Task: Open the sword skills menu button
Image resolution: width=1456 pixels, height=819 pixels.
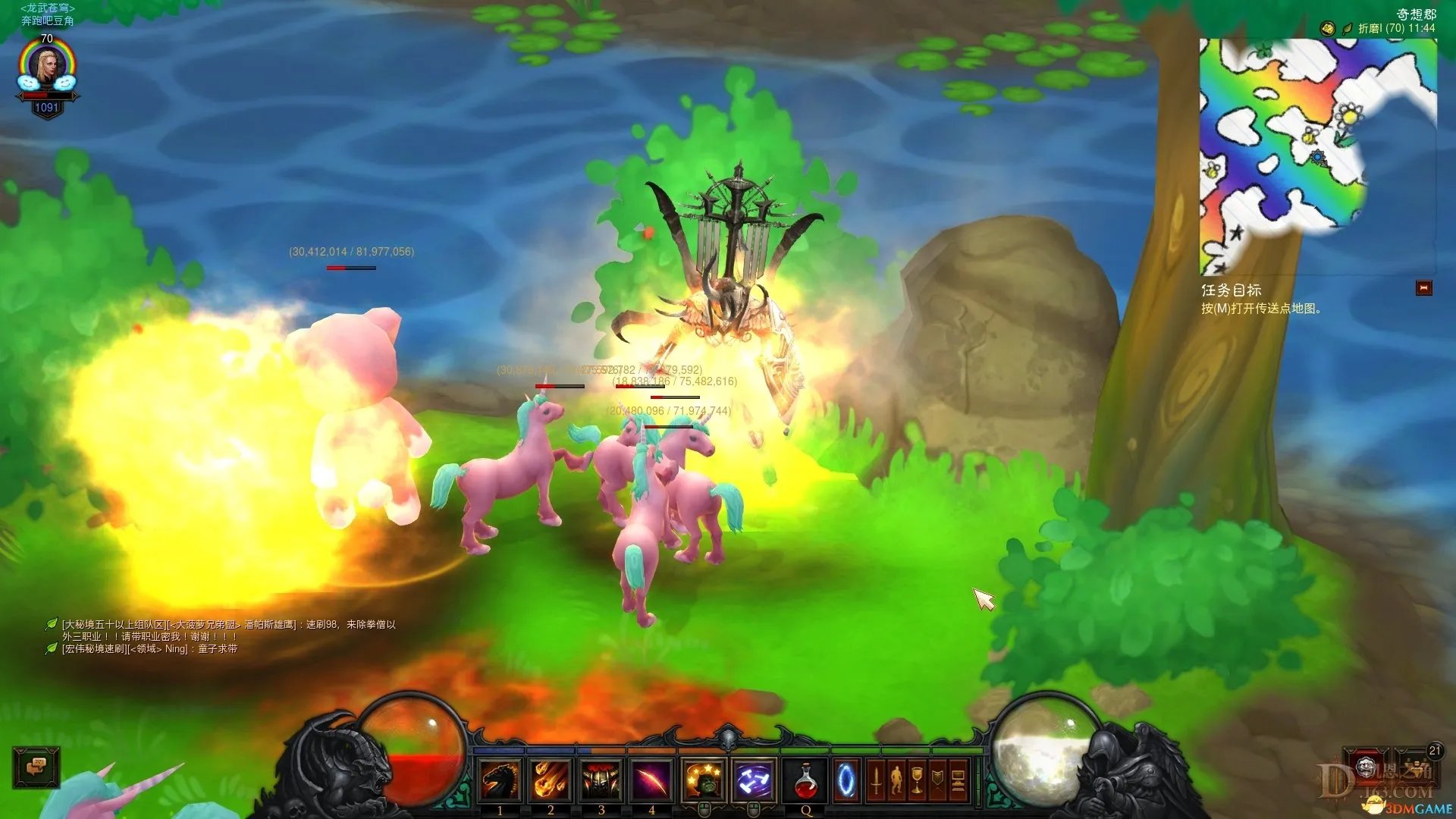Action: point(876,780)
